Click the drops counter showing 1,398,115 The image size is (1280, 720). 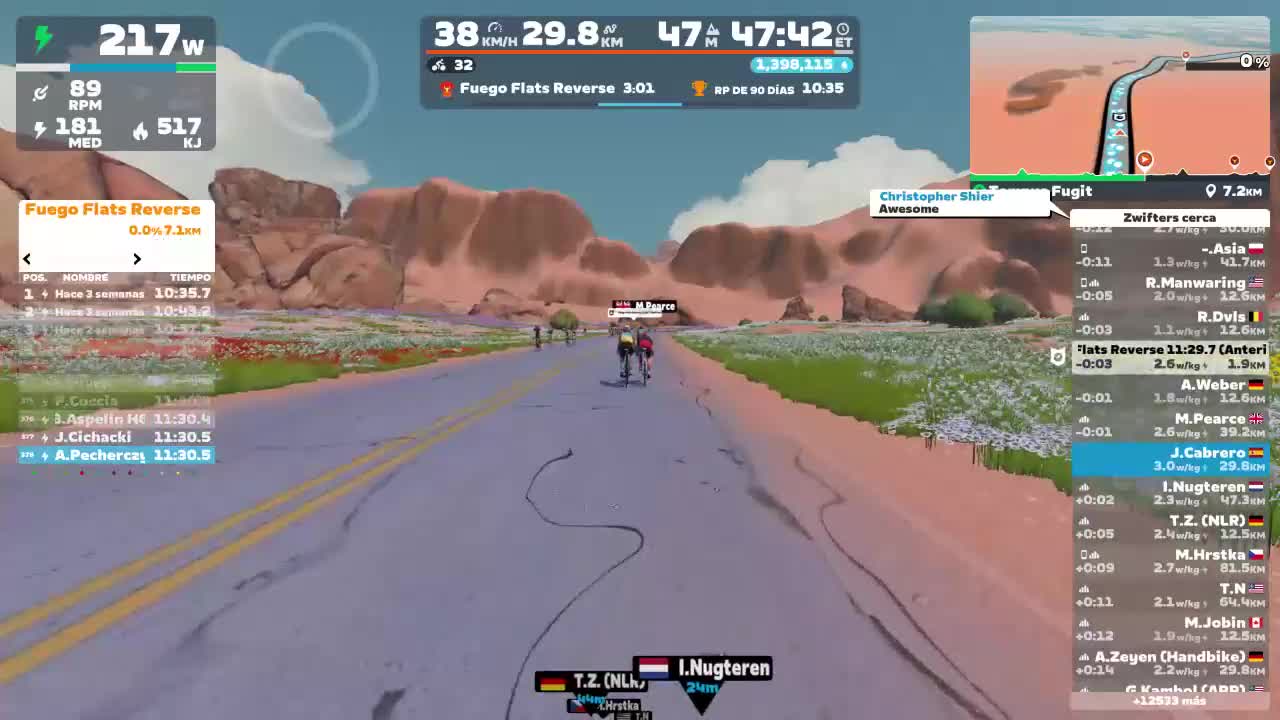800,65
